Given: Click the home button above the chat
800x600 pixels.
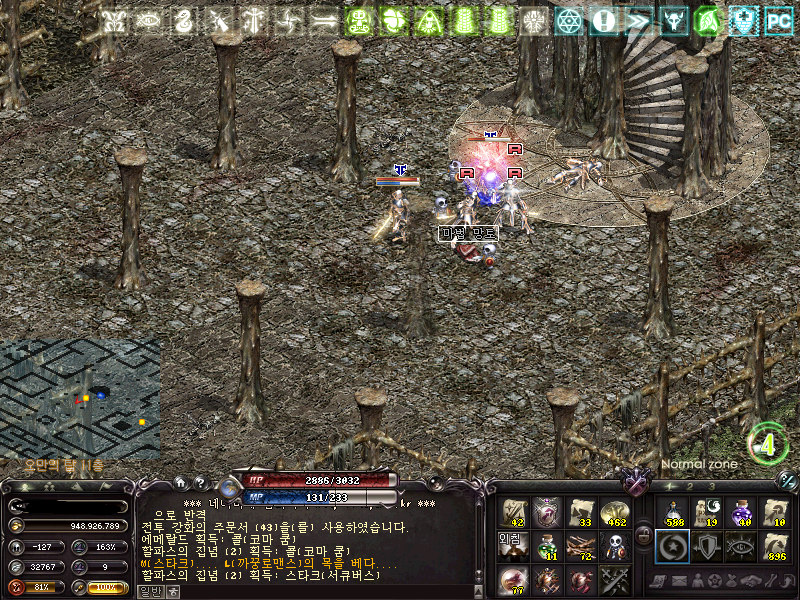Looking at the screenshot, I should (x=181, y=483).
